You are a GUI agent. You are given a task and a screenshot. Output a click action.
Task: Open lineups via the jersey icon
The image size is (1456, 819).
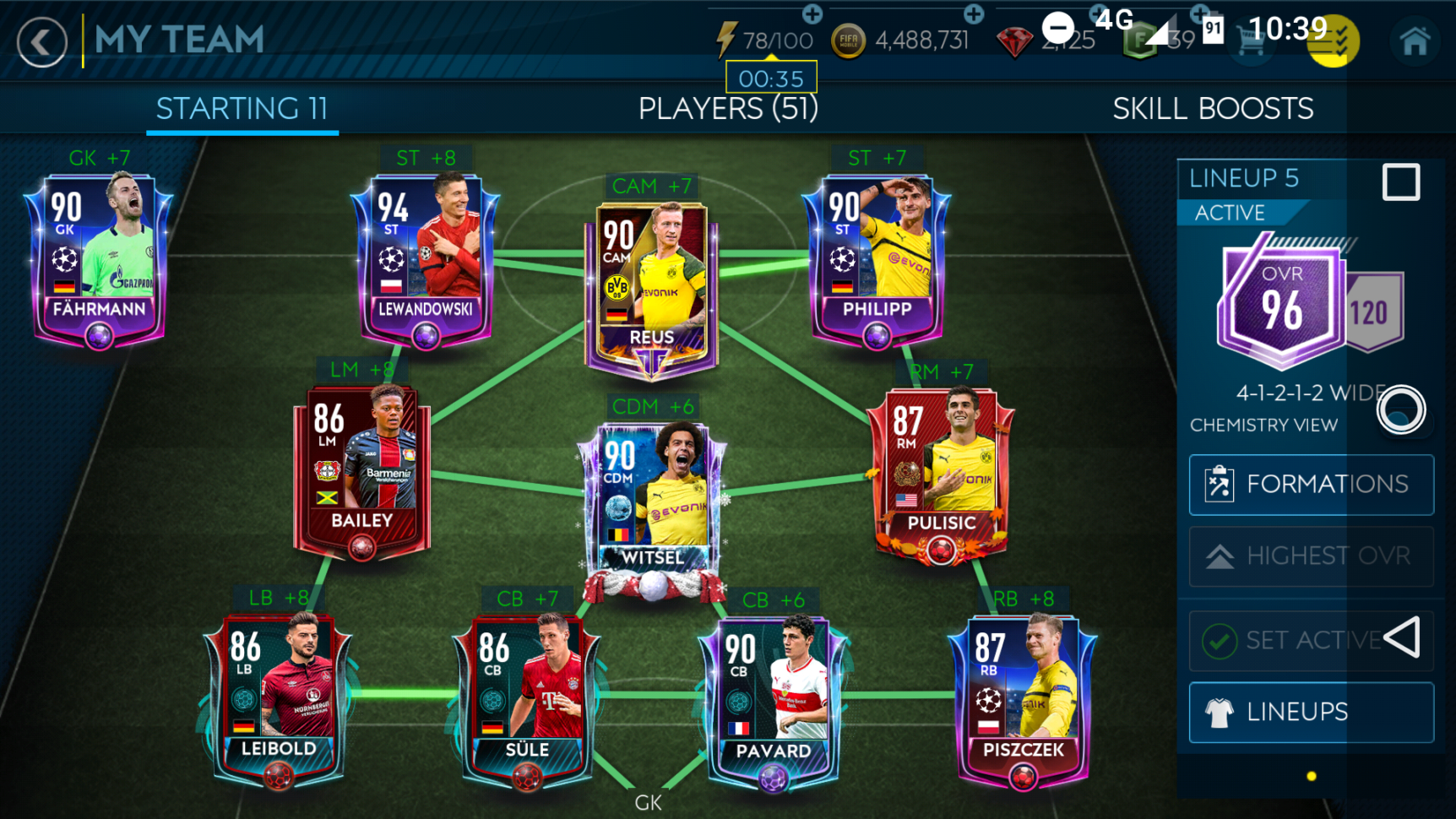pos(1220,712)
